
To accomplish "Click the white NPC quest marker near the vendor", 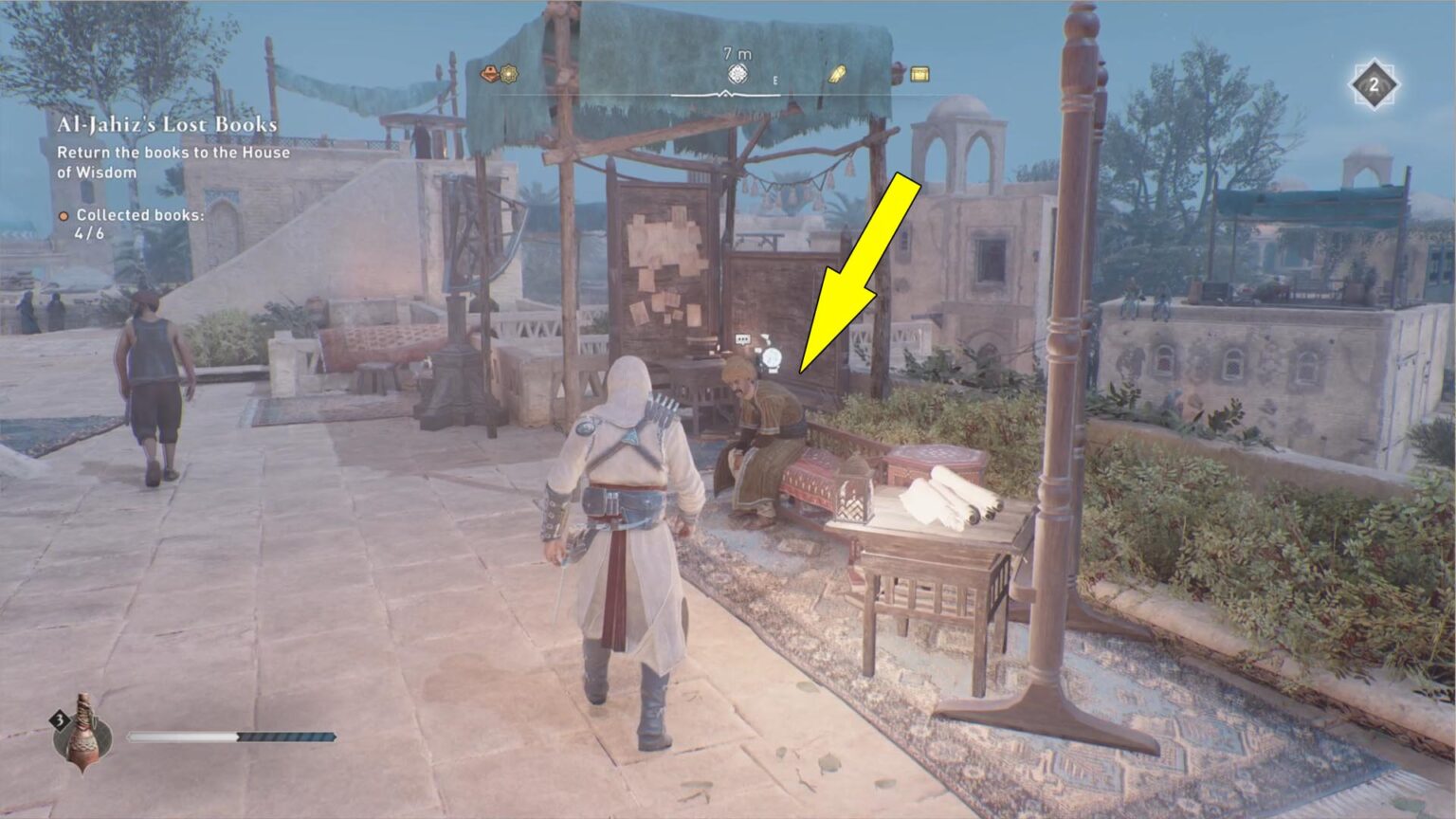I will [x=772, y=357].
